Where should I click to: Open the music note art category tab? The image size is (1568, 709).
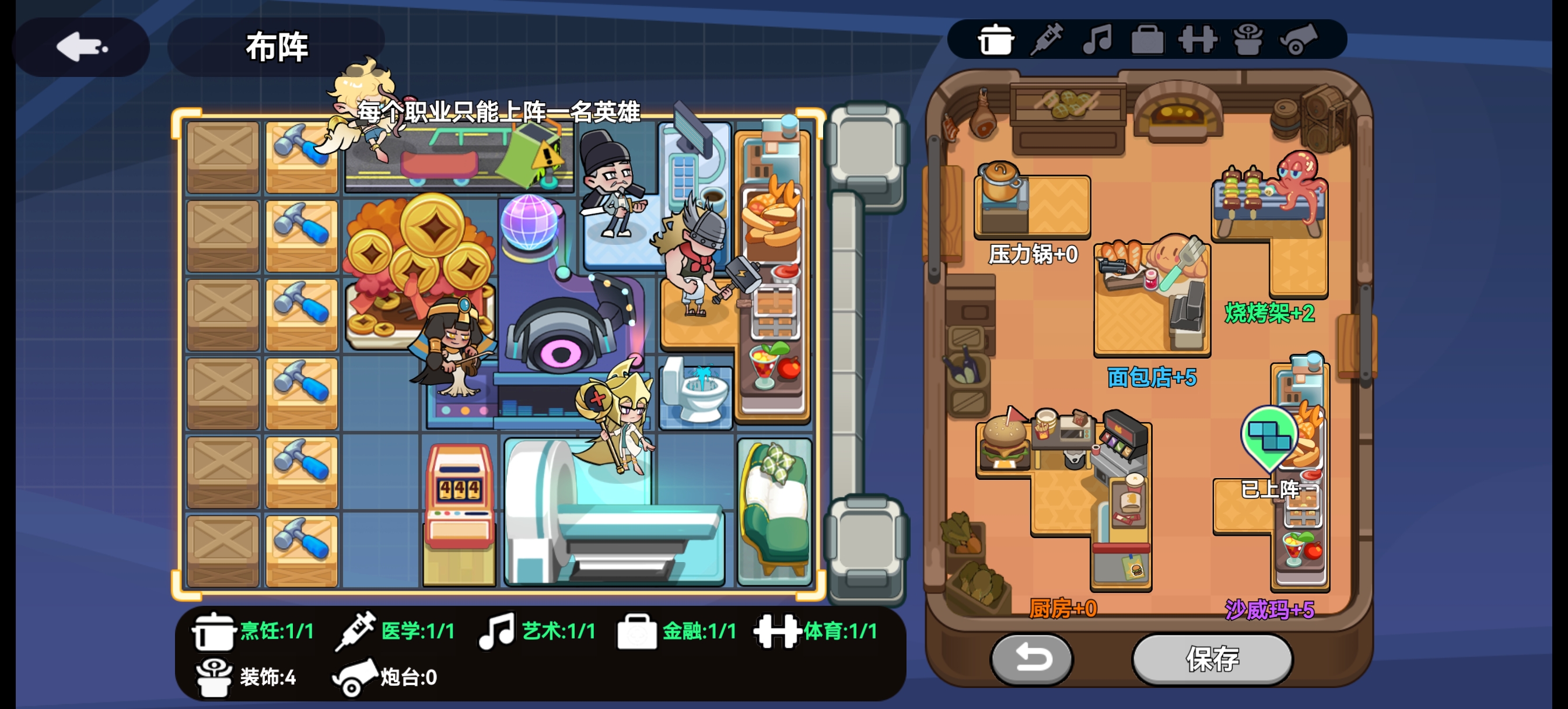point(1097,40)
